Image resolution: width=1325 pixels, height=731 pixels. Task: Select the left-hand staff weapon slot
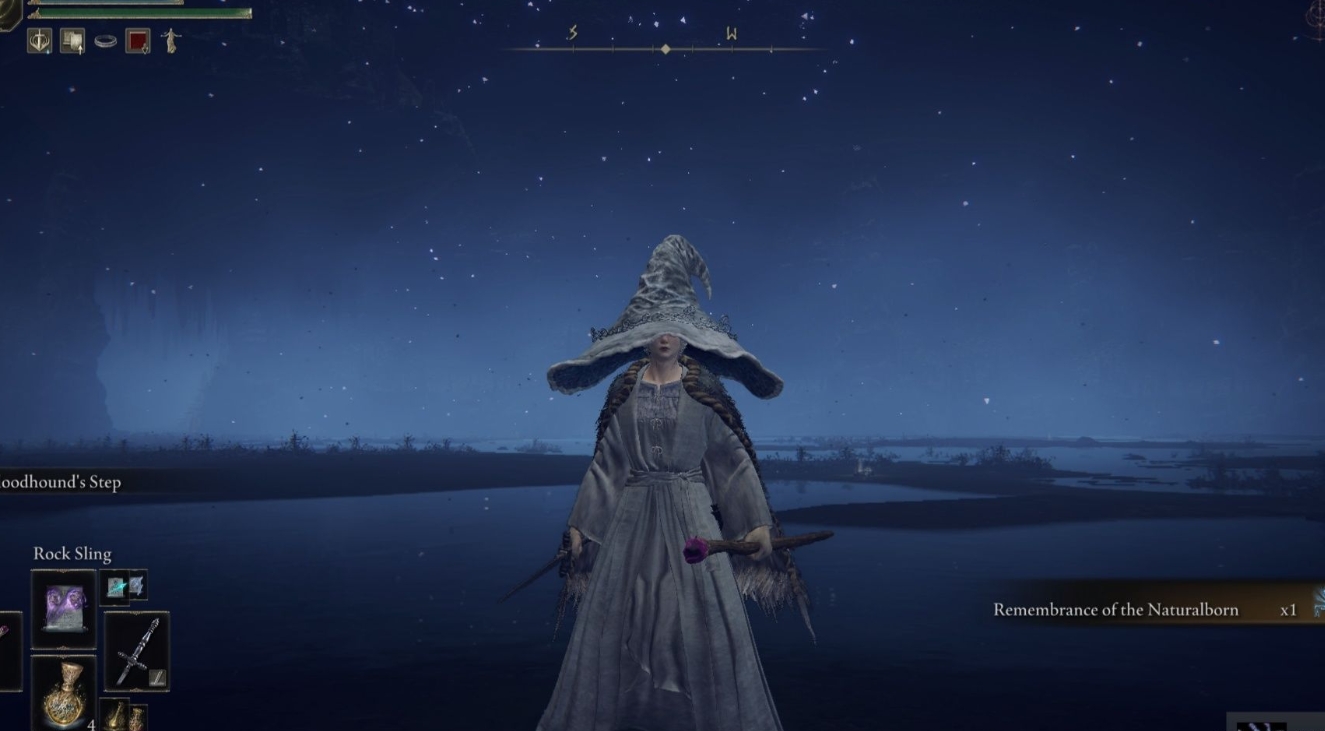(x=8, y=651)
